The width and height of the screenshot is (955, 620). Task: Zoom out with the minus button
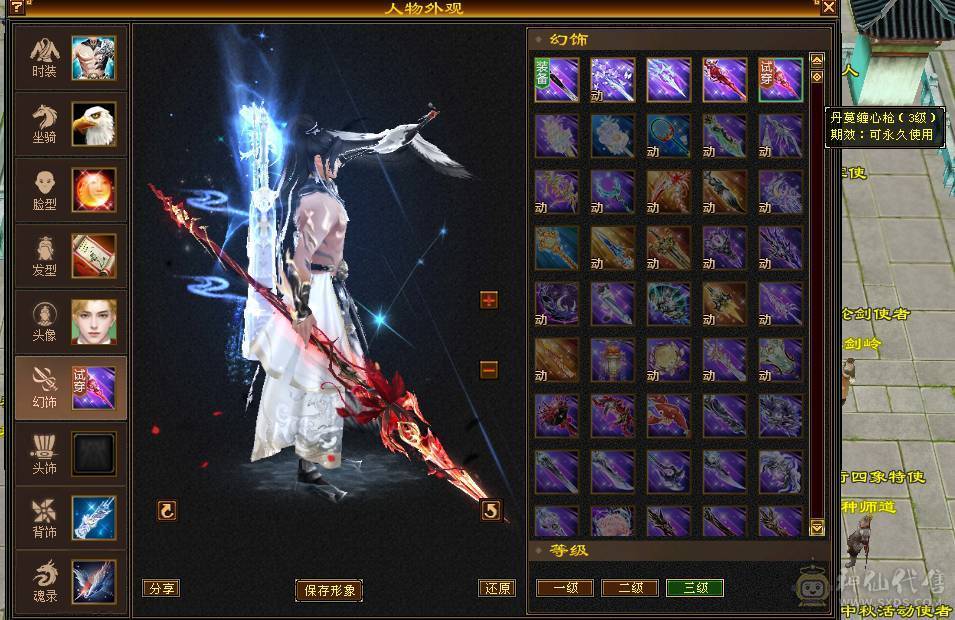point(489,369)
